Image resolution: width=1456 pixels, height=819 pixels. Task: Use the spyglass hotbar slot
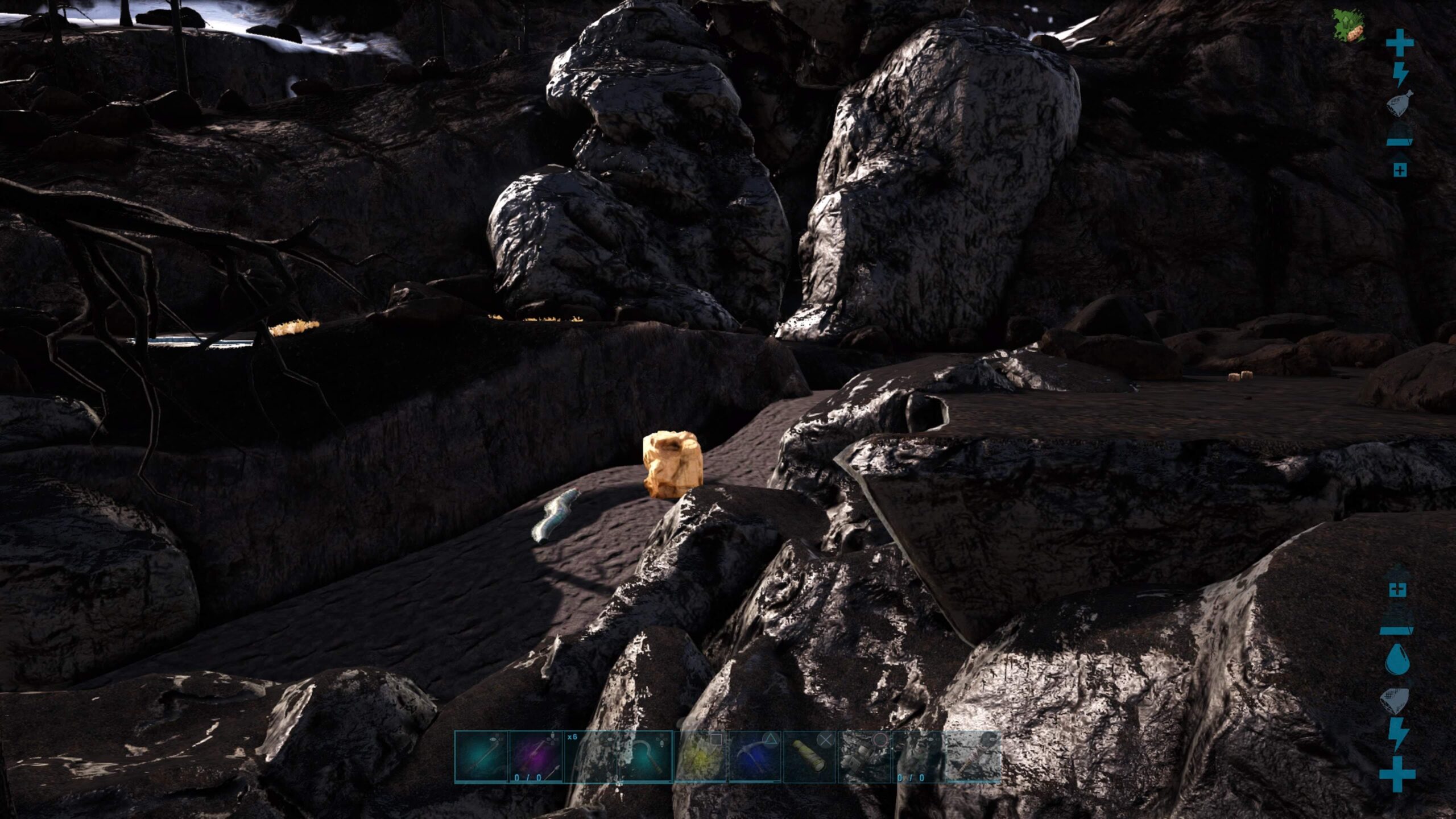tap(809, 757)
